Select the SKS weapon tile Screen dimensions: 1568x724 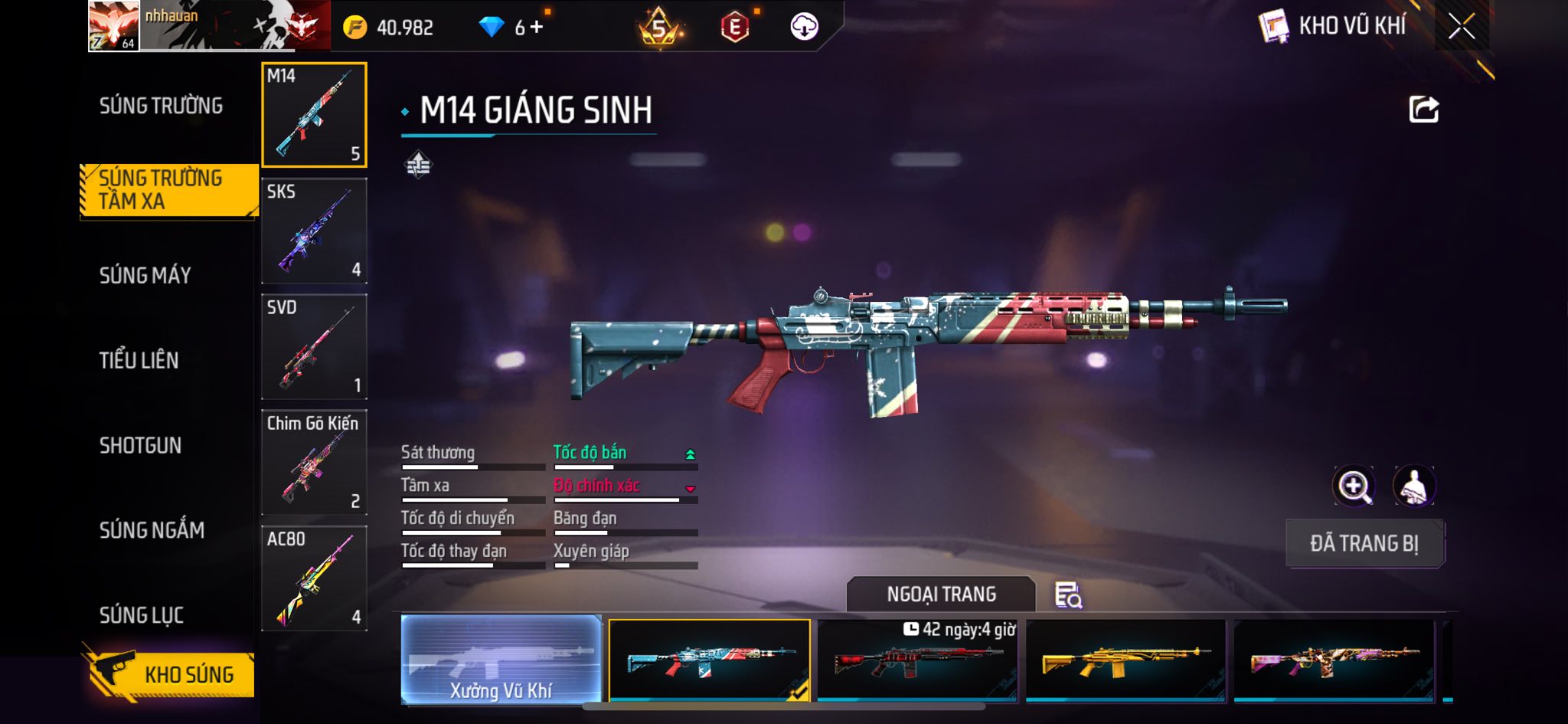314,231
